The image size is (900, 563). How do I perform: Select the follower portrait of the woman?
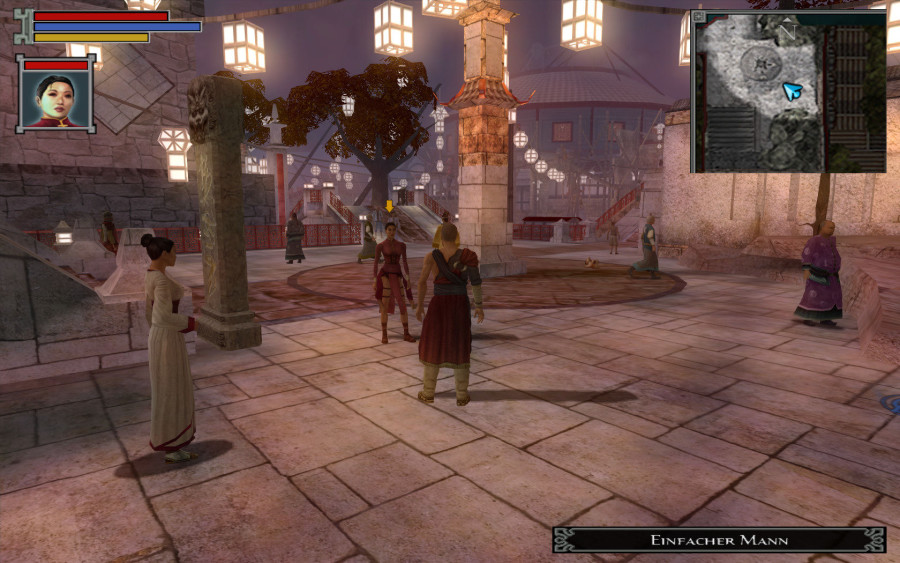(56, 97)
